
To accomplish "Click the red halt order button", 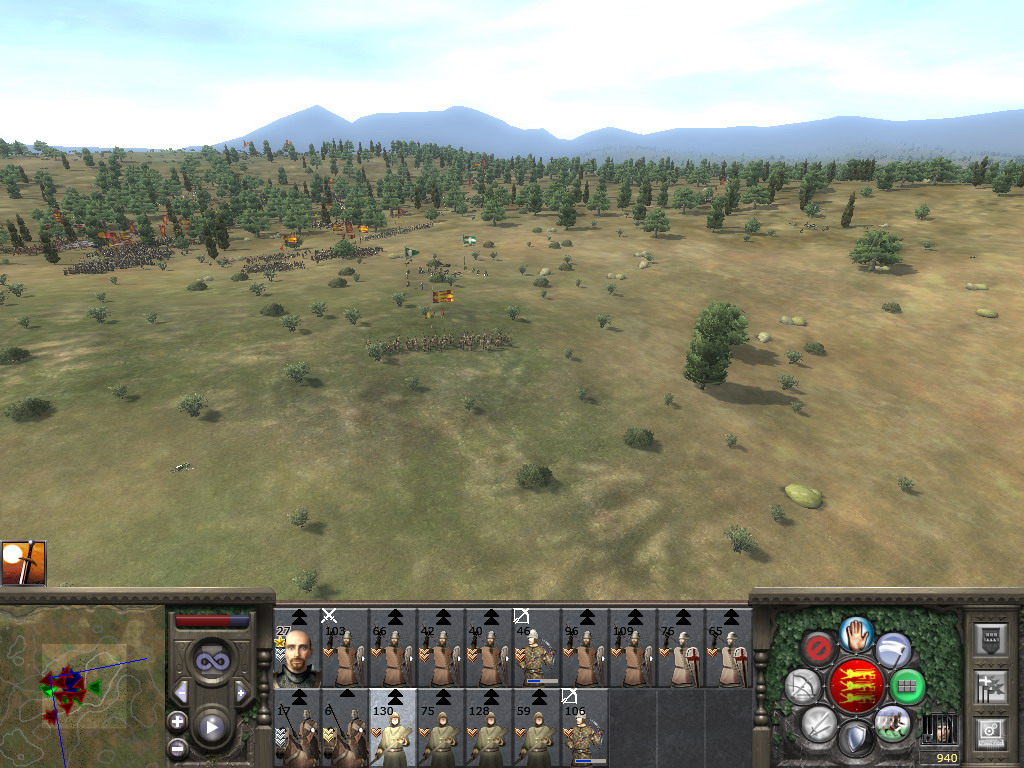I will [818, 648].
